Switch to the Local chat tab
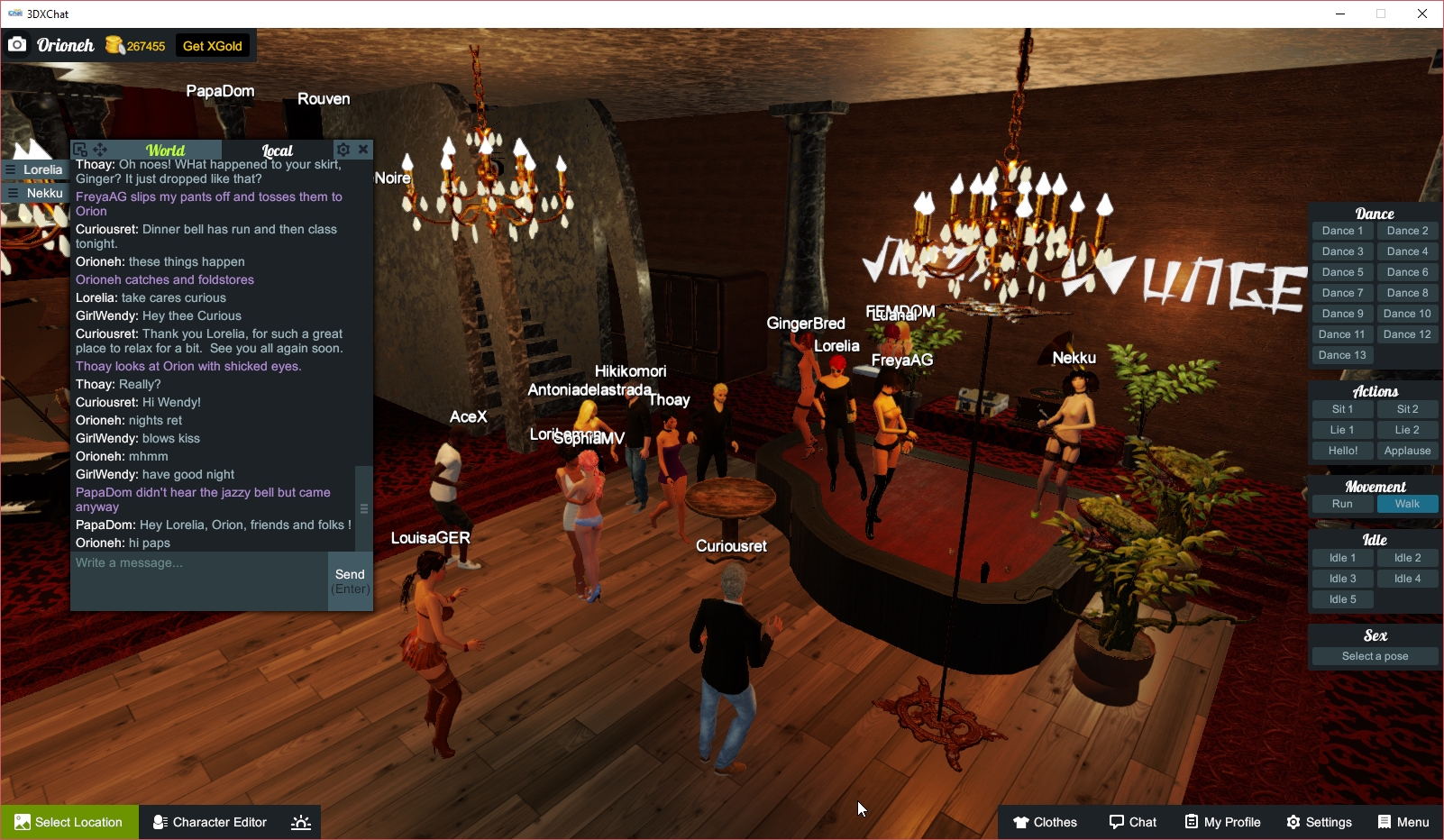The width and height of the screenshot is (1444, 840). click(277, 150)
